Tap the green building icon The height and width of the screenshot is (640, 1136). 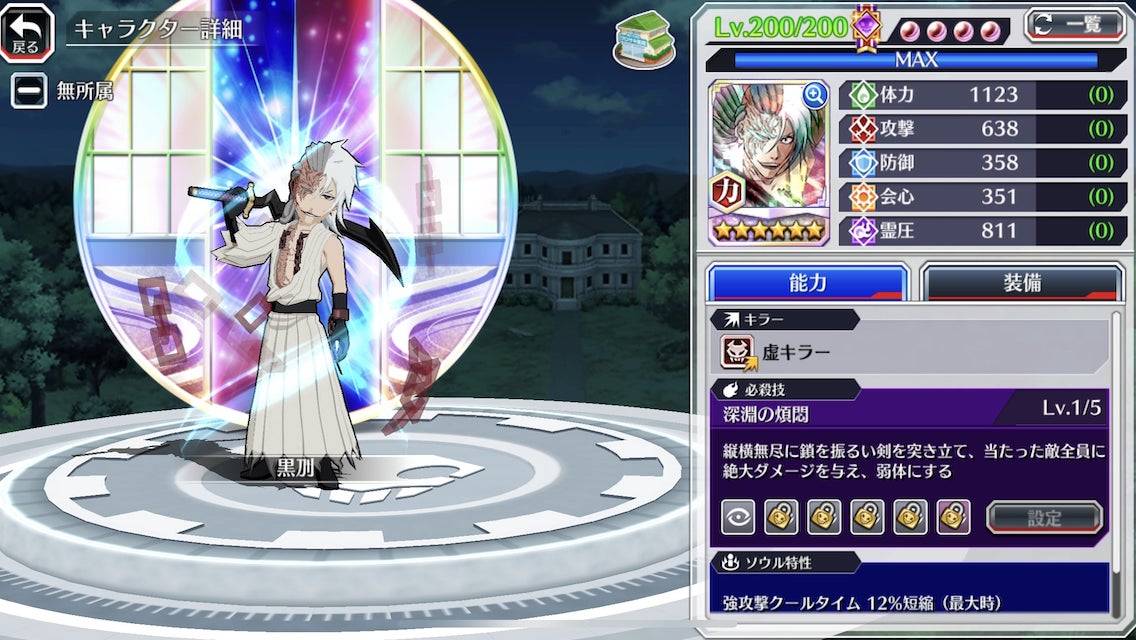[641, 40]
